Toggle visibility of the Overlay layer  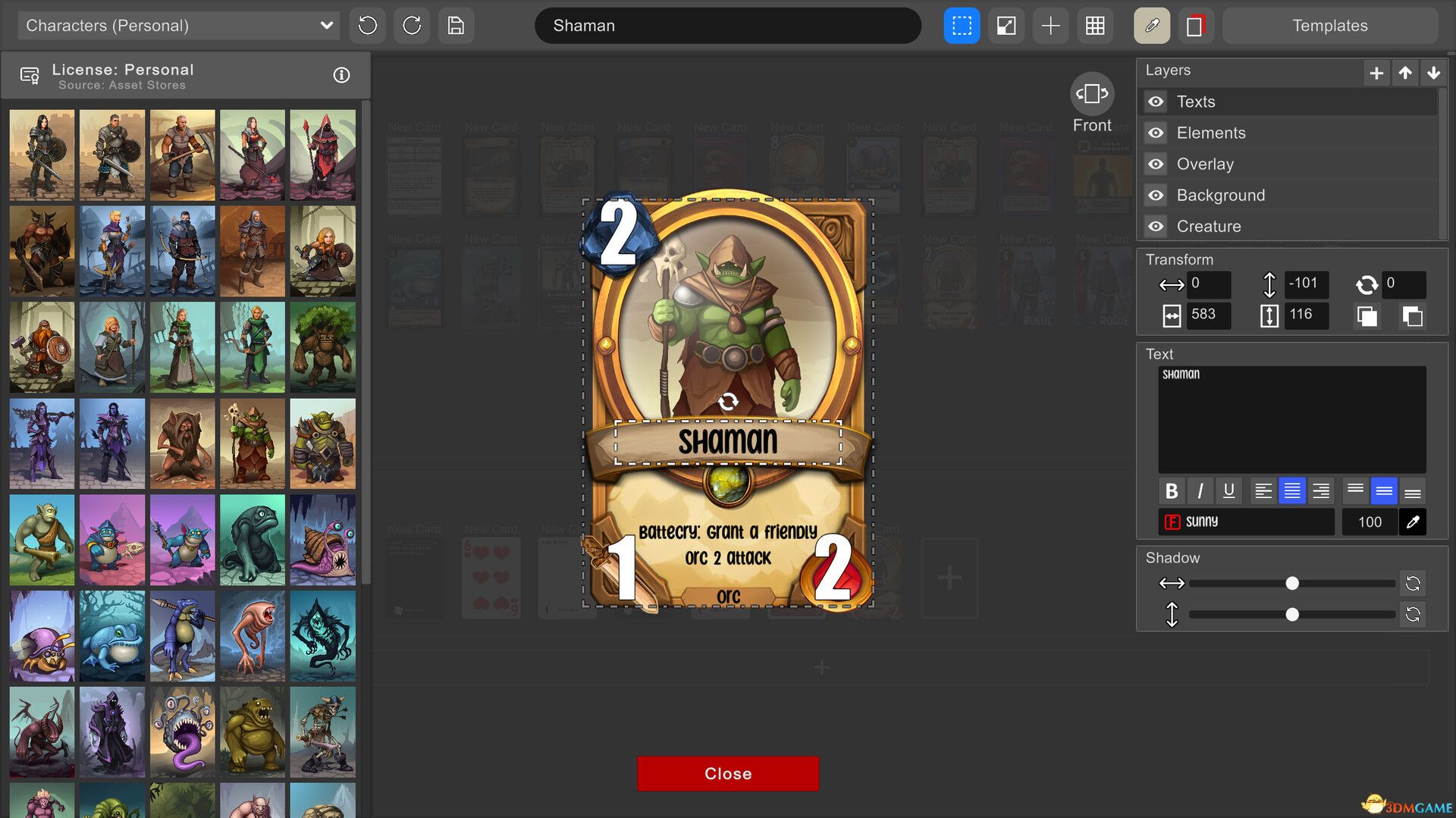1155,164
